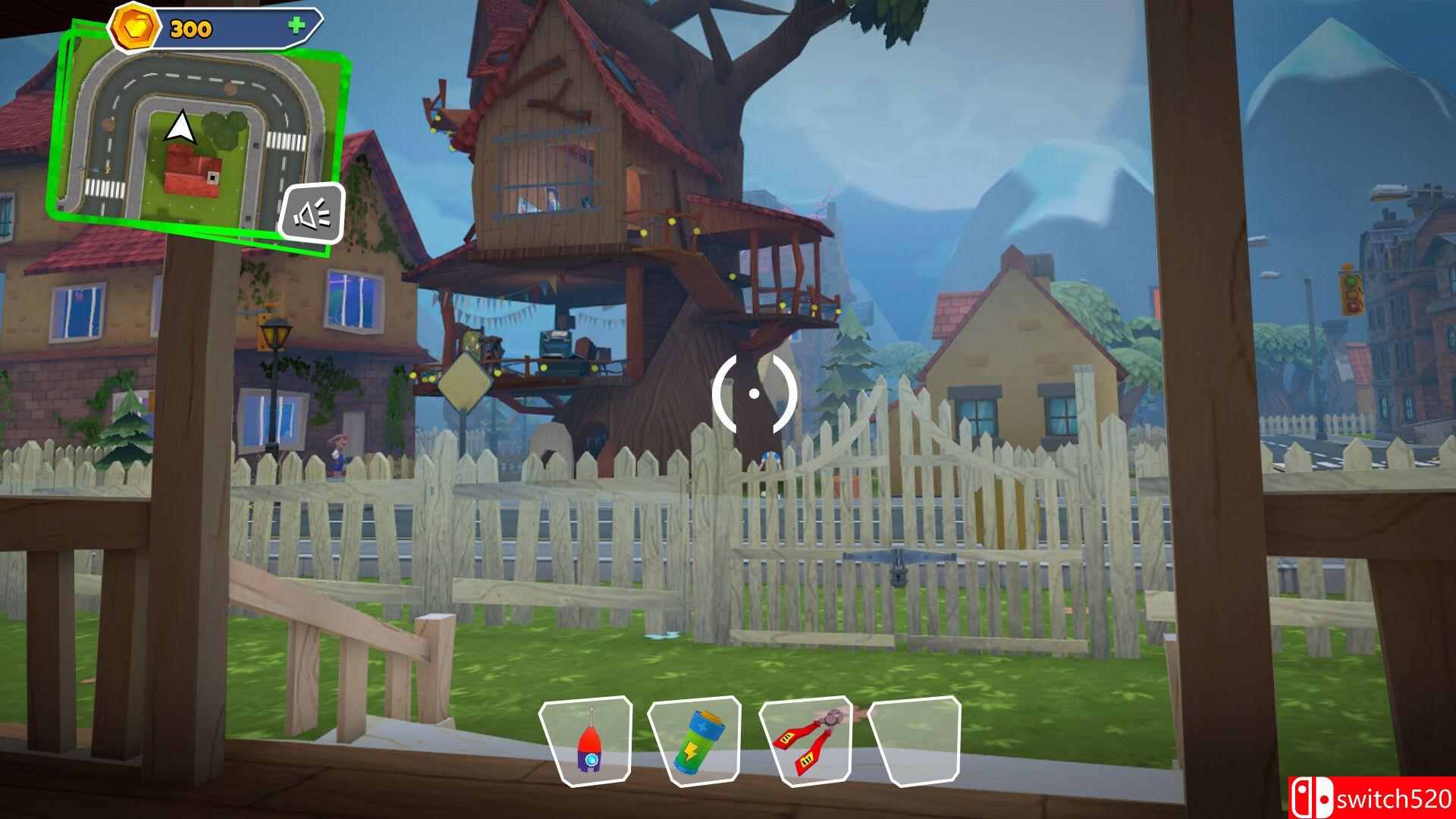Tap the green plus to add coins
This screenshot has height=819, width=1456.
(297, 26)
